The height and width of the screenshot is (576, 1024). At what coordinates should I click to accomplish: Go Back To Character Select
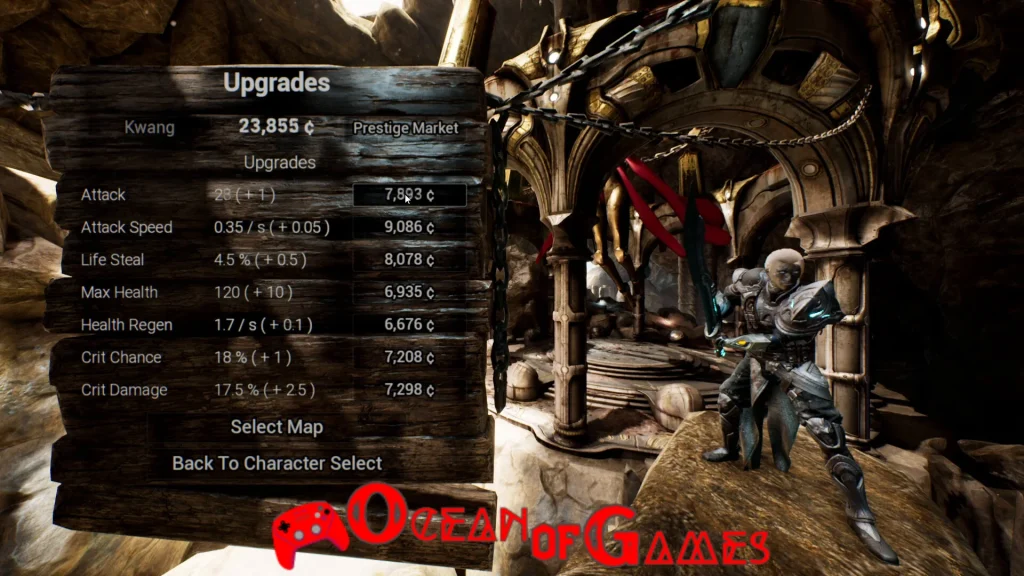click(x=277, y=463)
